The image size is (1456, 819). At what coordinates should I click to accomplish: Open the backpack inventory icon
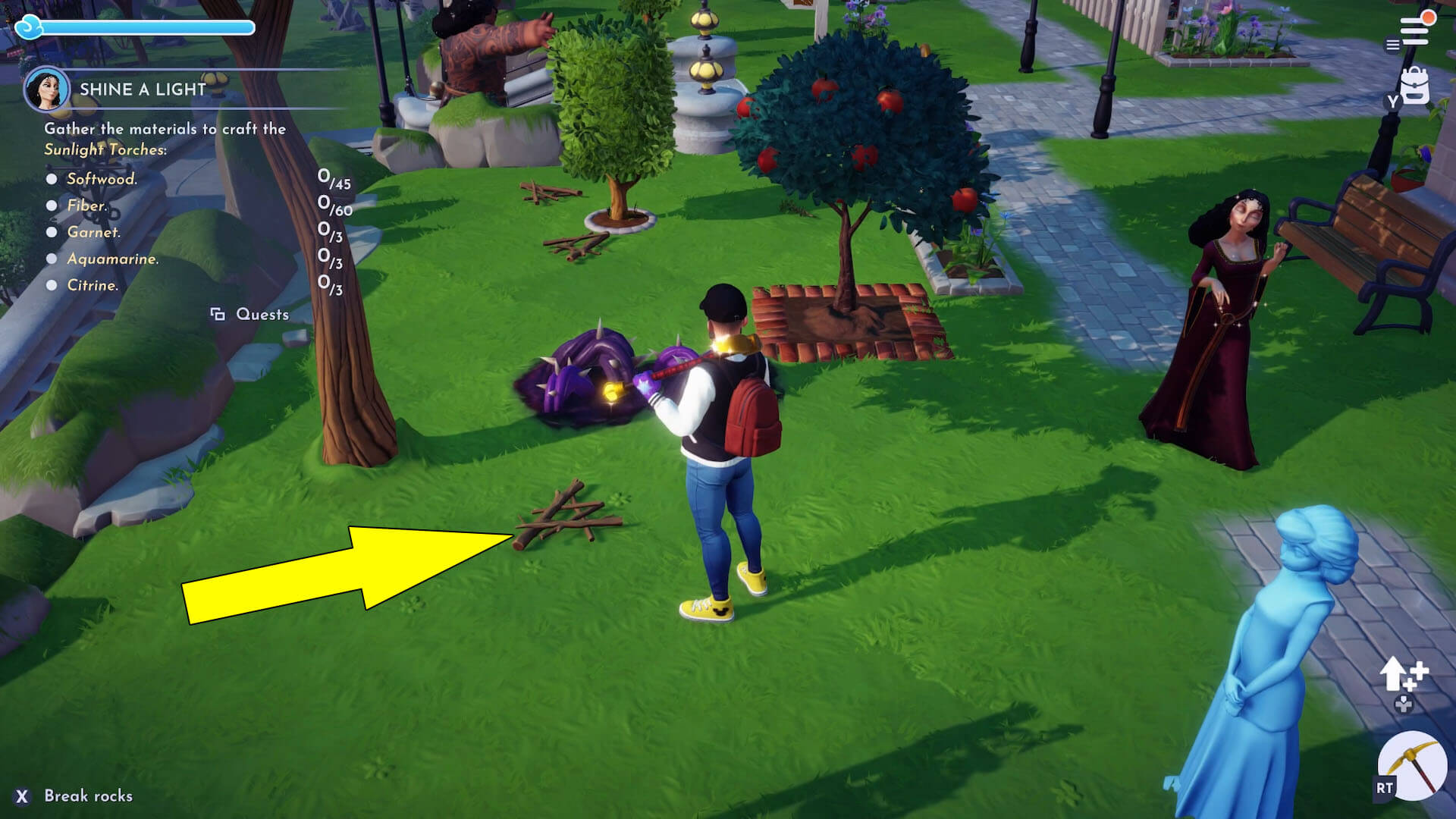pyautogui.click(x=1414, y=86)
